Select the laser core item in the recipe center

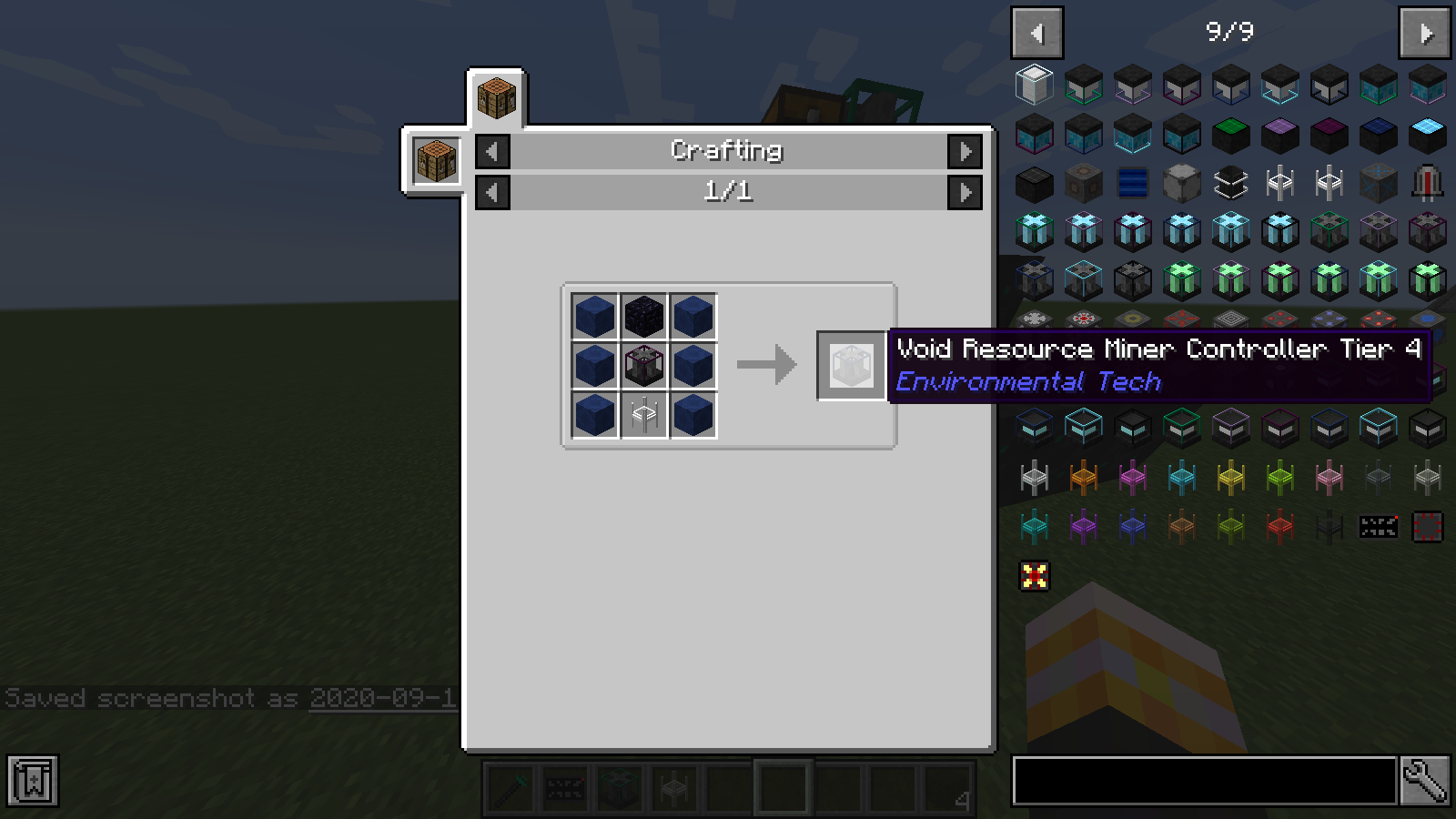[x=642, y=365]
